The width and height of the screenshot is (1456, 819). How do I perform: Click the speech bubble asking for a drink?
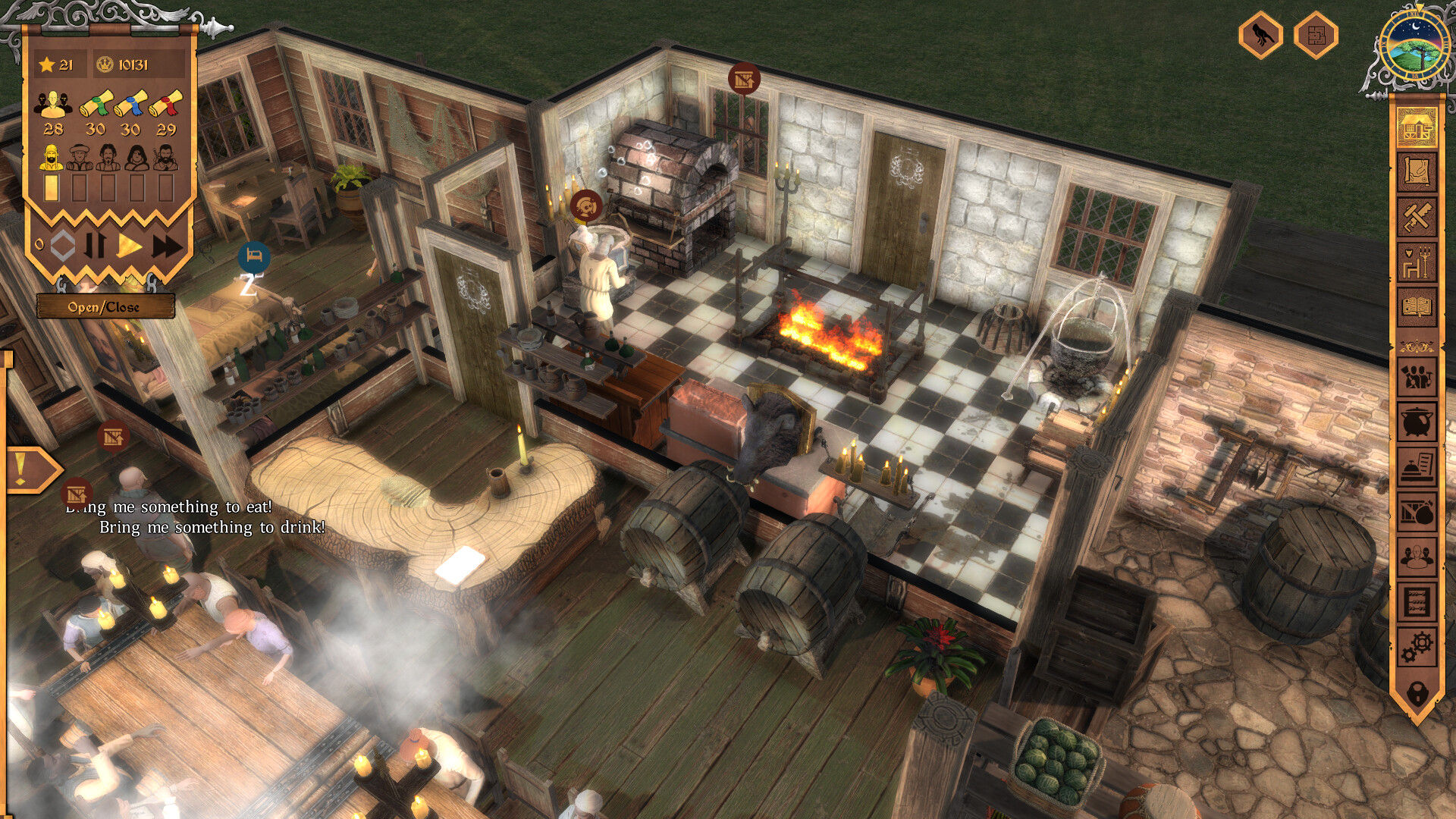coord(212,526)
